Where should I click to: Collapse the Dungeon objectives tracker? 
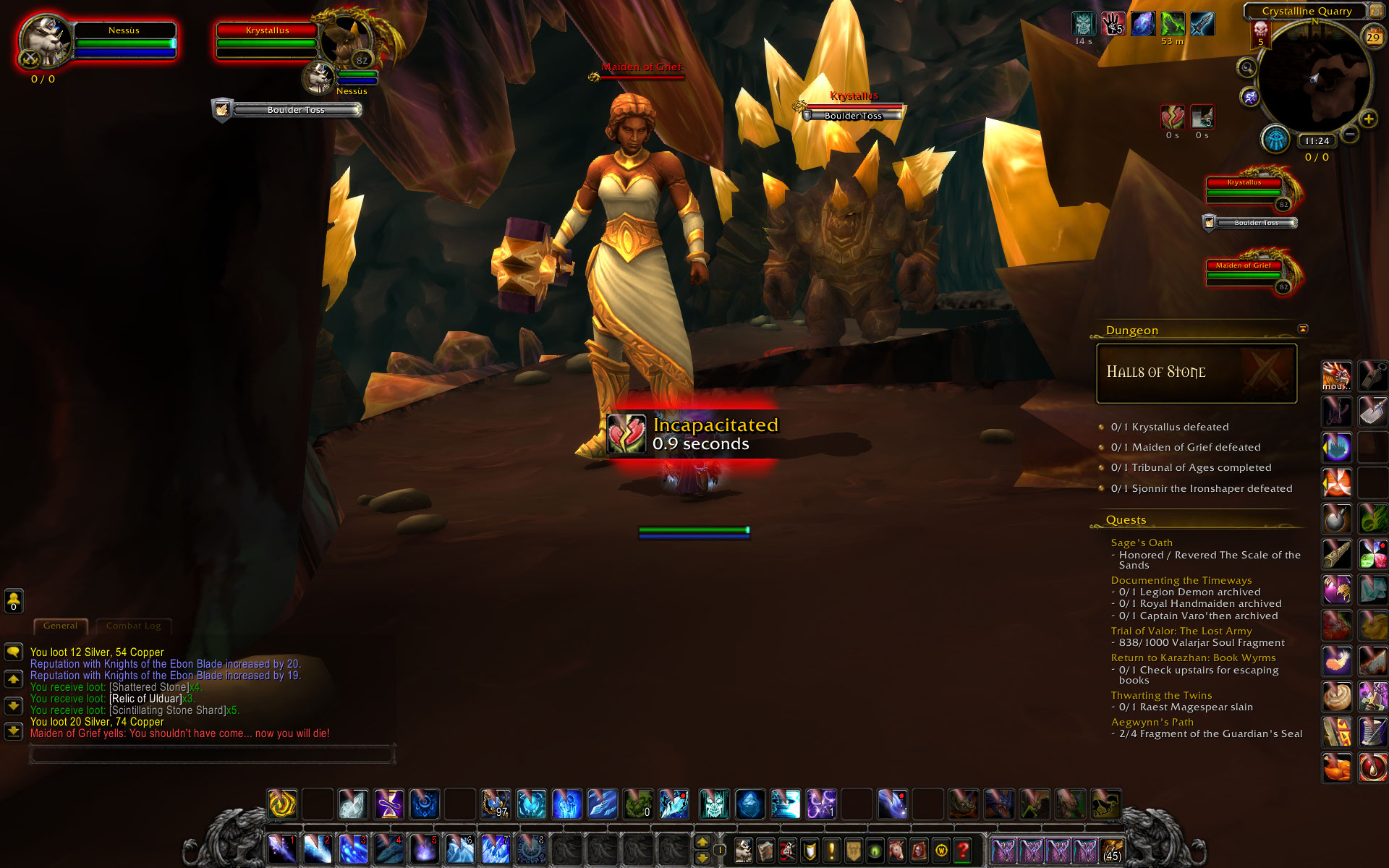point(1303,329)
